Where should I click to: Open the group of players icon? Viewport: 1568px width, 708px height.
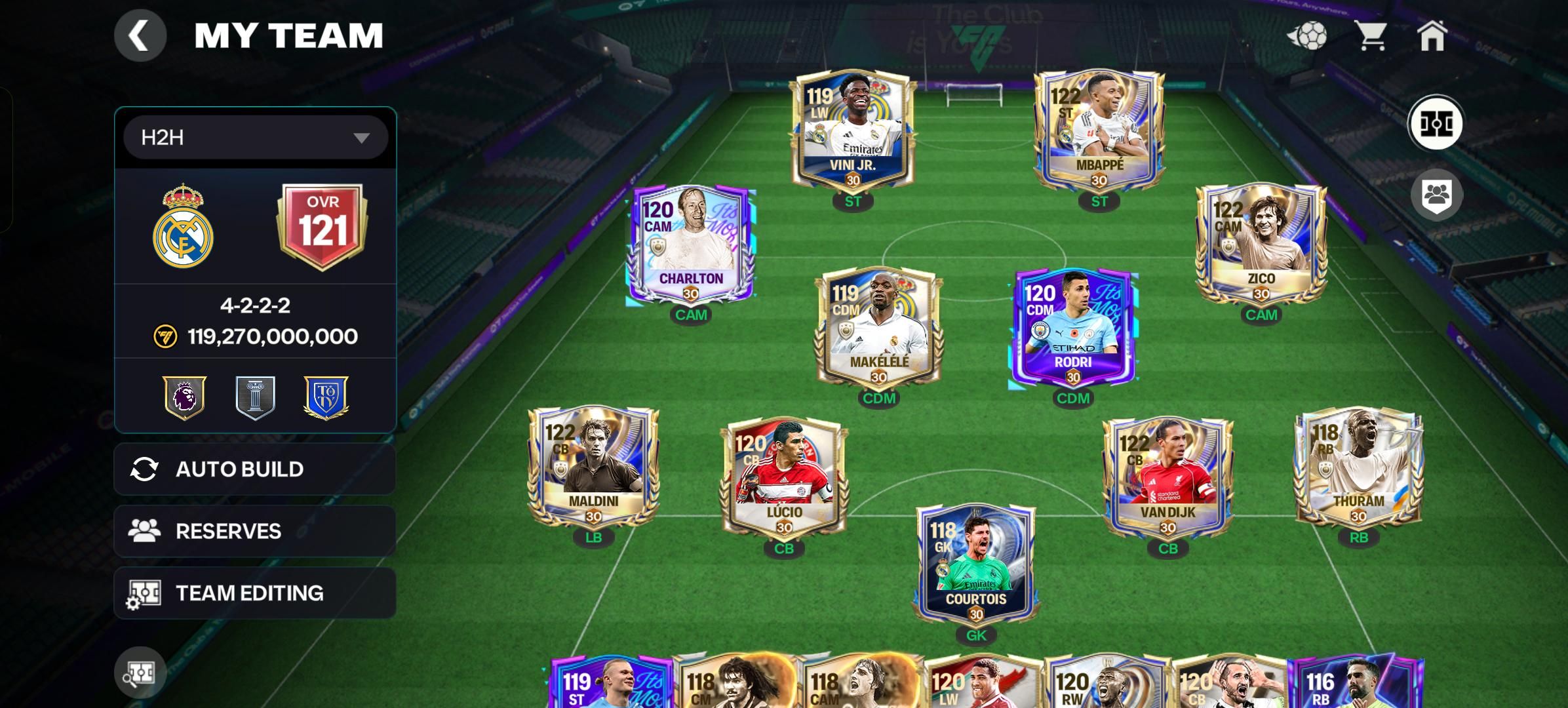coord(1436,195)
